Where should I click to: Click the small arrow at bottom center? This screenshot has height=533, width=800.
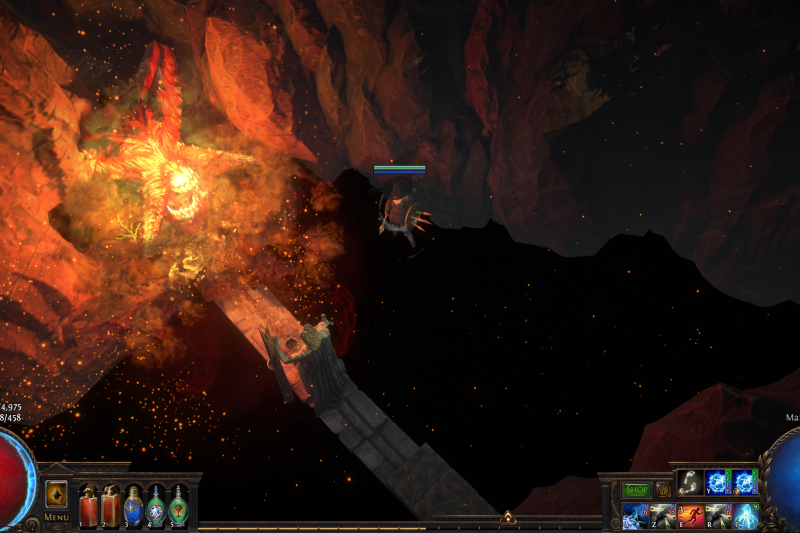click(x=507, y=518)
